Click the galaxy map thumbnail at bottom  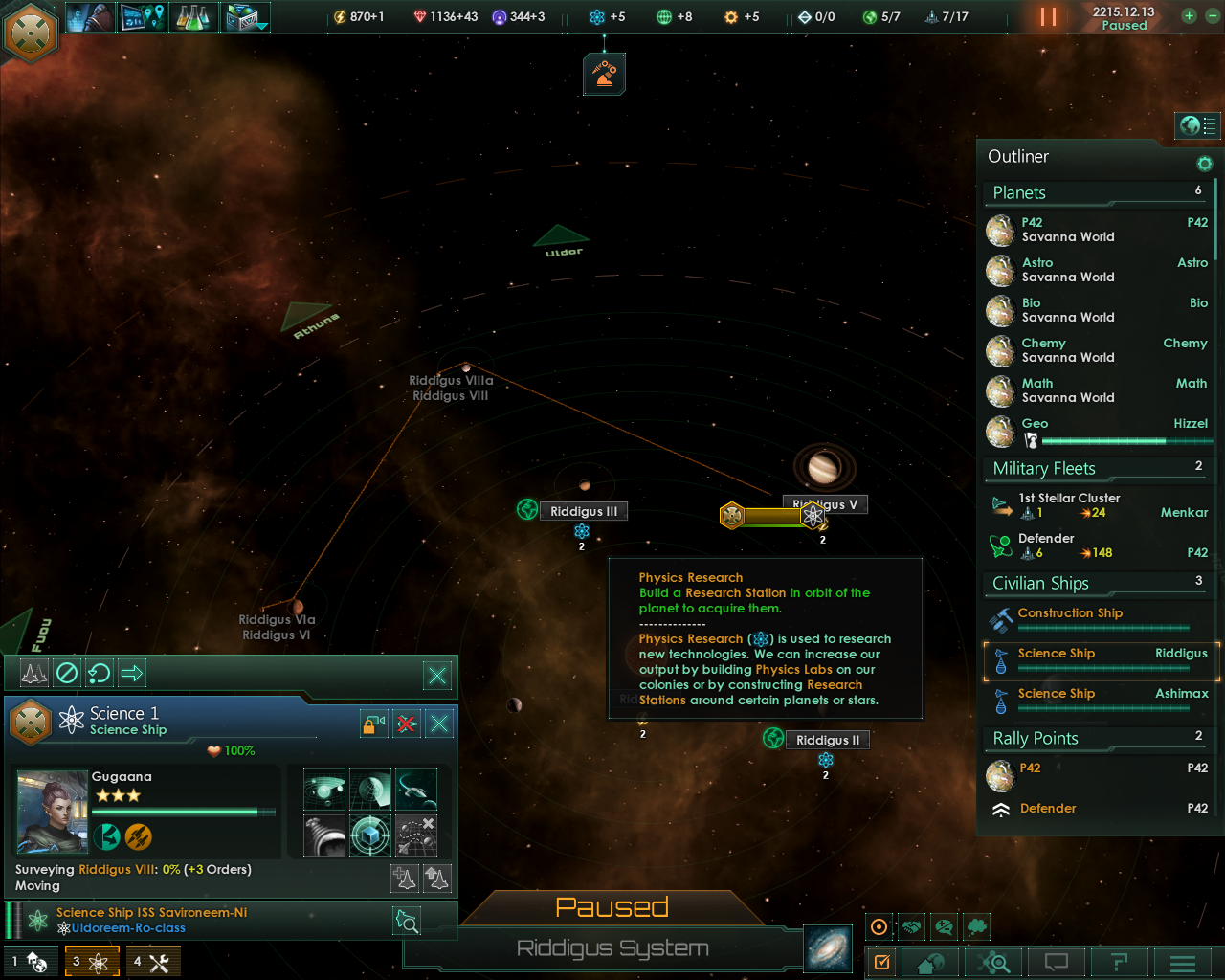827,947
